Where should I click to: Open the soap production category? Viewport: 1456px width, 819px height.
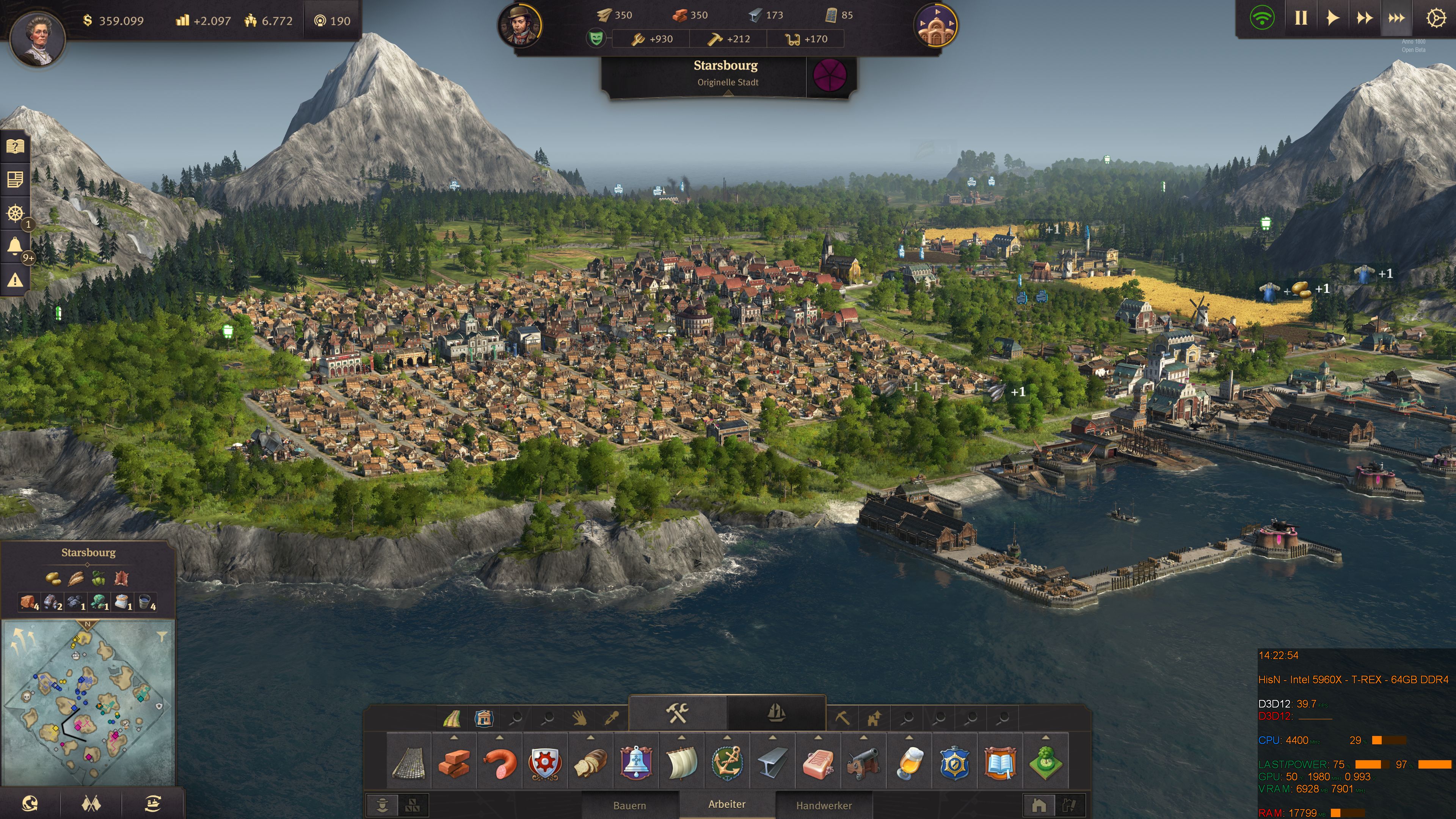point(818,763)
